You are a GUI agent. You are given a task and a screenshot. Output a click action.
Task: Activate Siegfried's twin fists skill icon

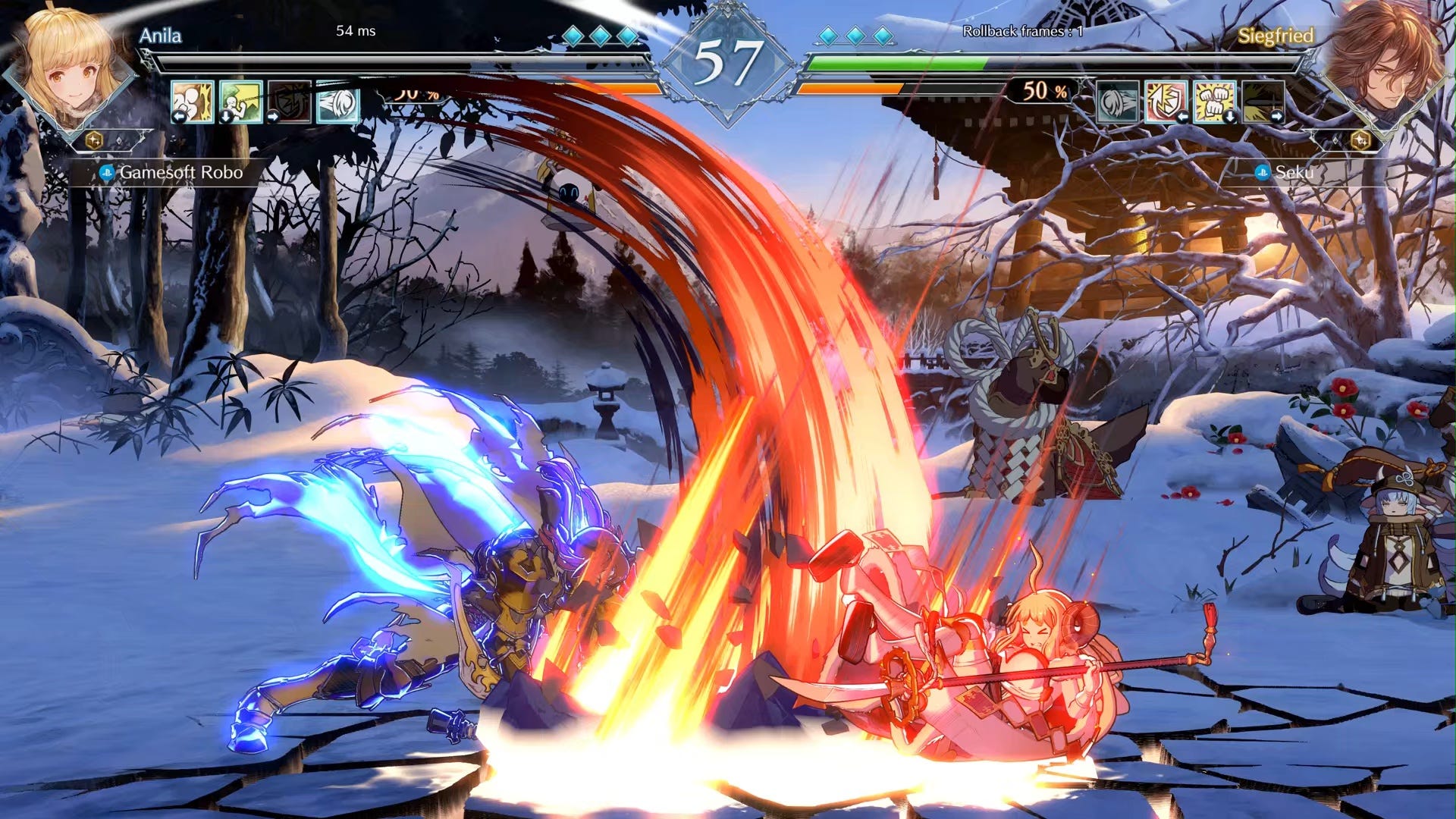tap(1215, 102)
